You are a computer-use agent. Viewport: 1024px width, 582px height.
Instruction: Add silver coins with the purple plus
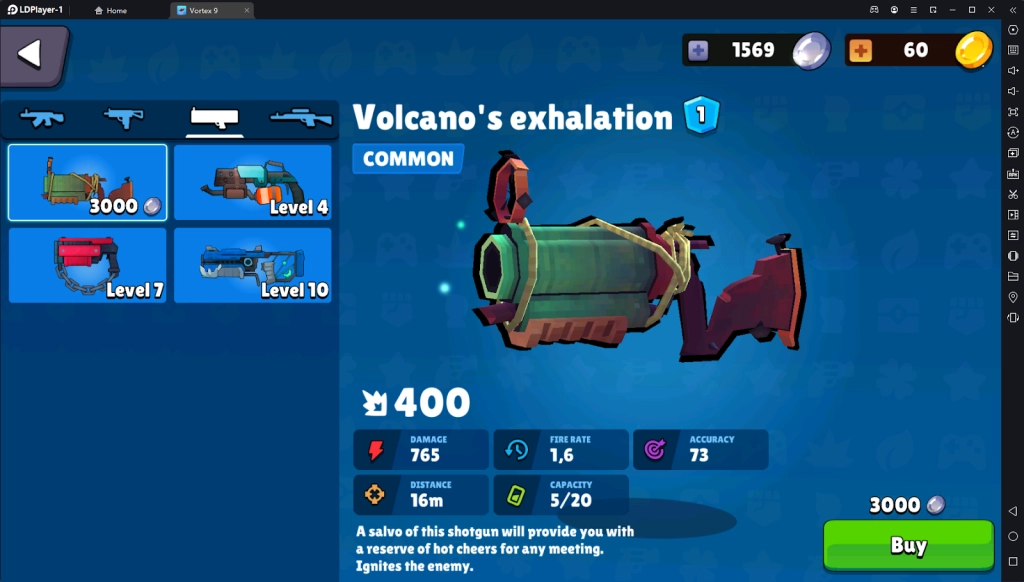click(x=698, y=50)
